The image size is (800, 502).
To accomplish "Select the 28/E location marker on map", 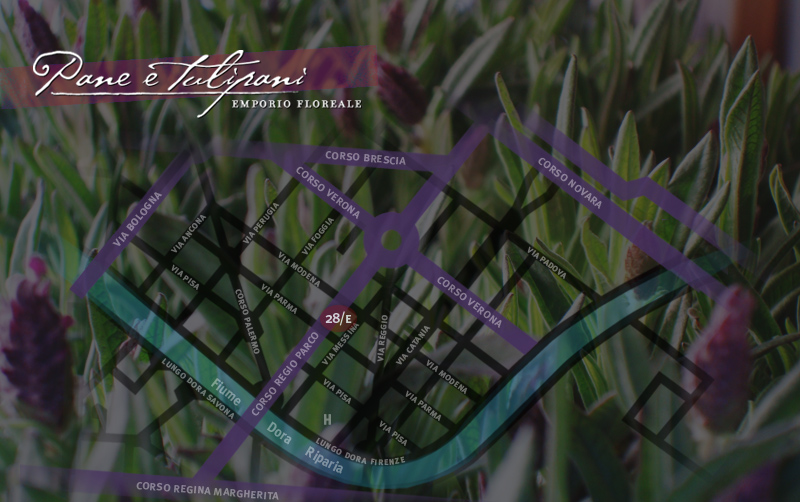I will [340, 319].
